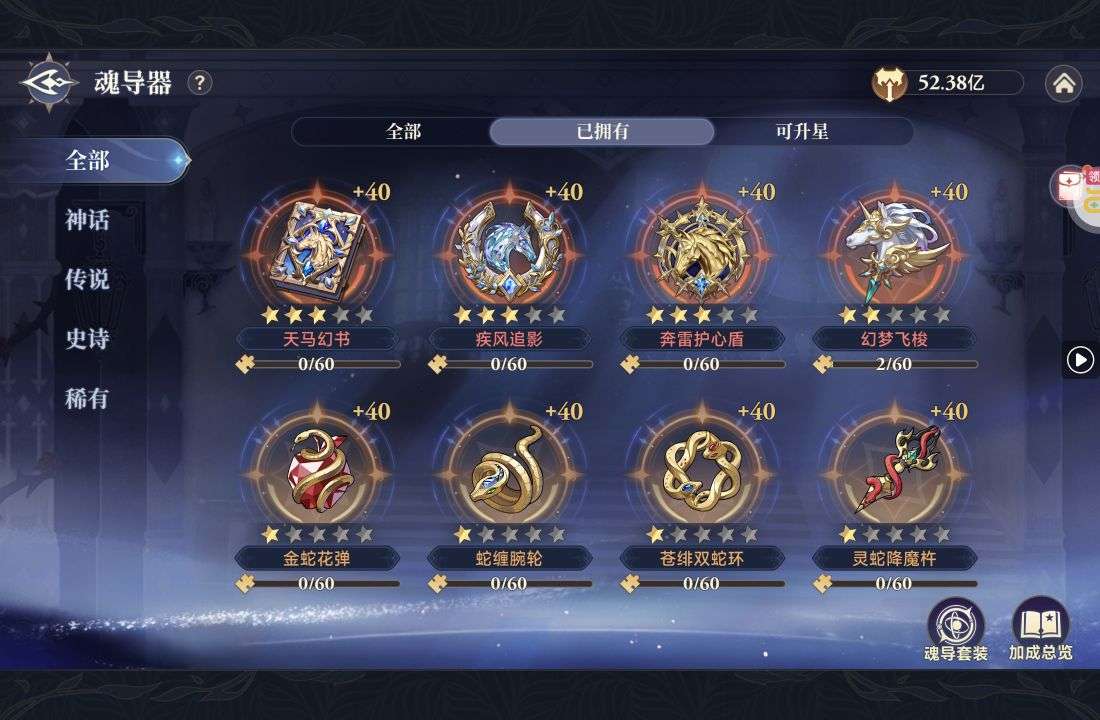Open the question mark help info
1100x720 pixels.
(x=200, y=83)
